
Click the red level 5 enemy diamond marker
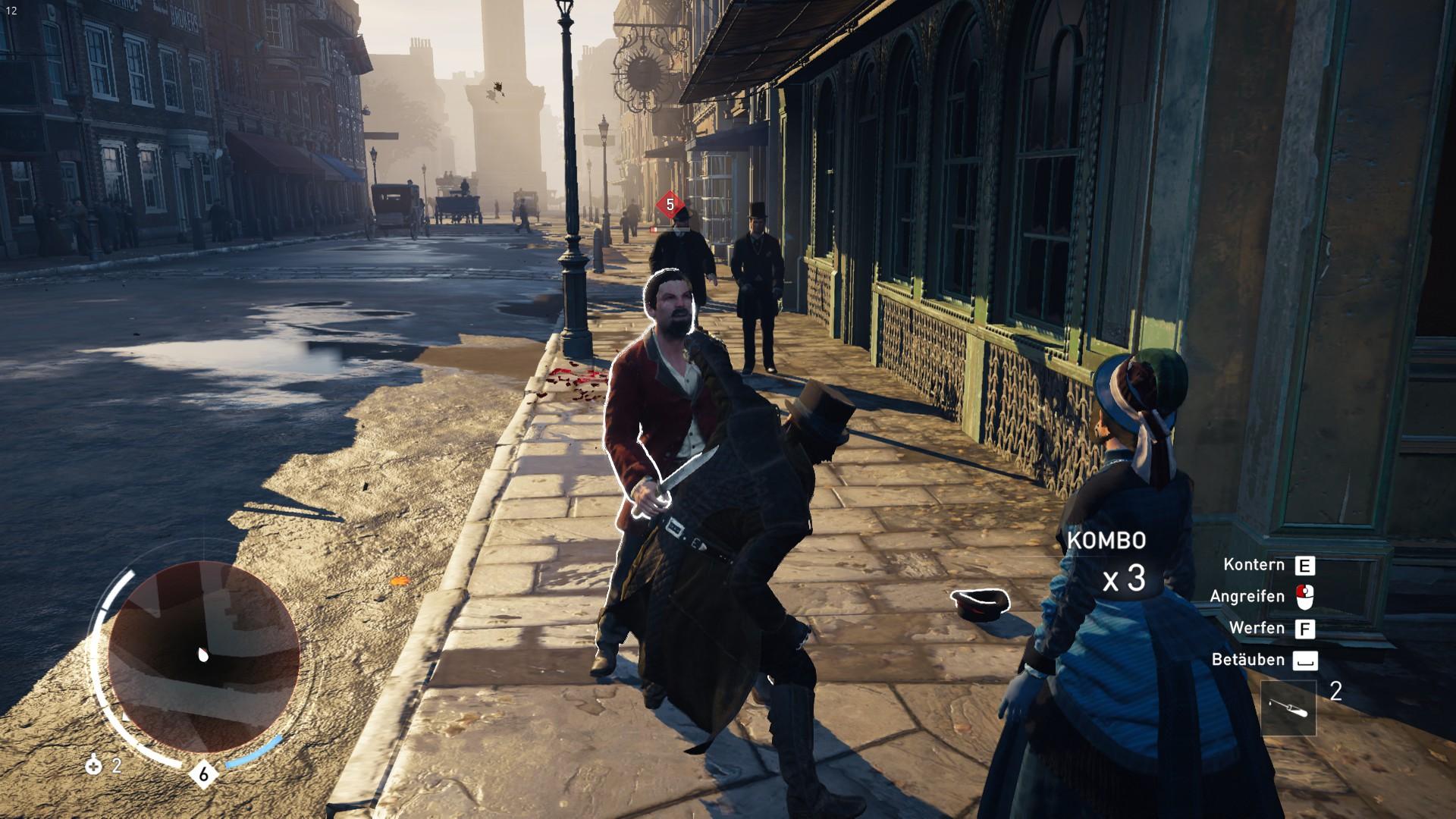click(x=669, y=204)
